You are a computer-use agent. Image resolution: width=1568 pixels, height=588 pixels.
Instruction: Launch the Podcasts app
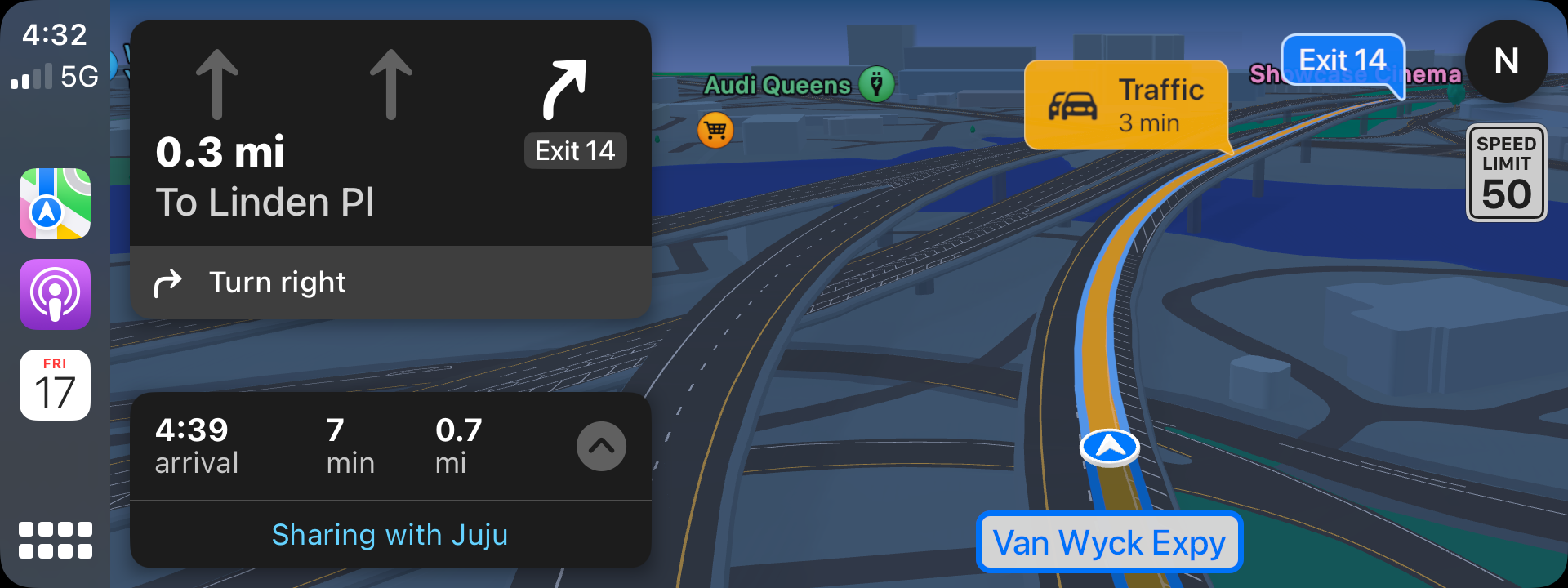[55, 294]
